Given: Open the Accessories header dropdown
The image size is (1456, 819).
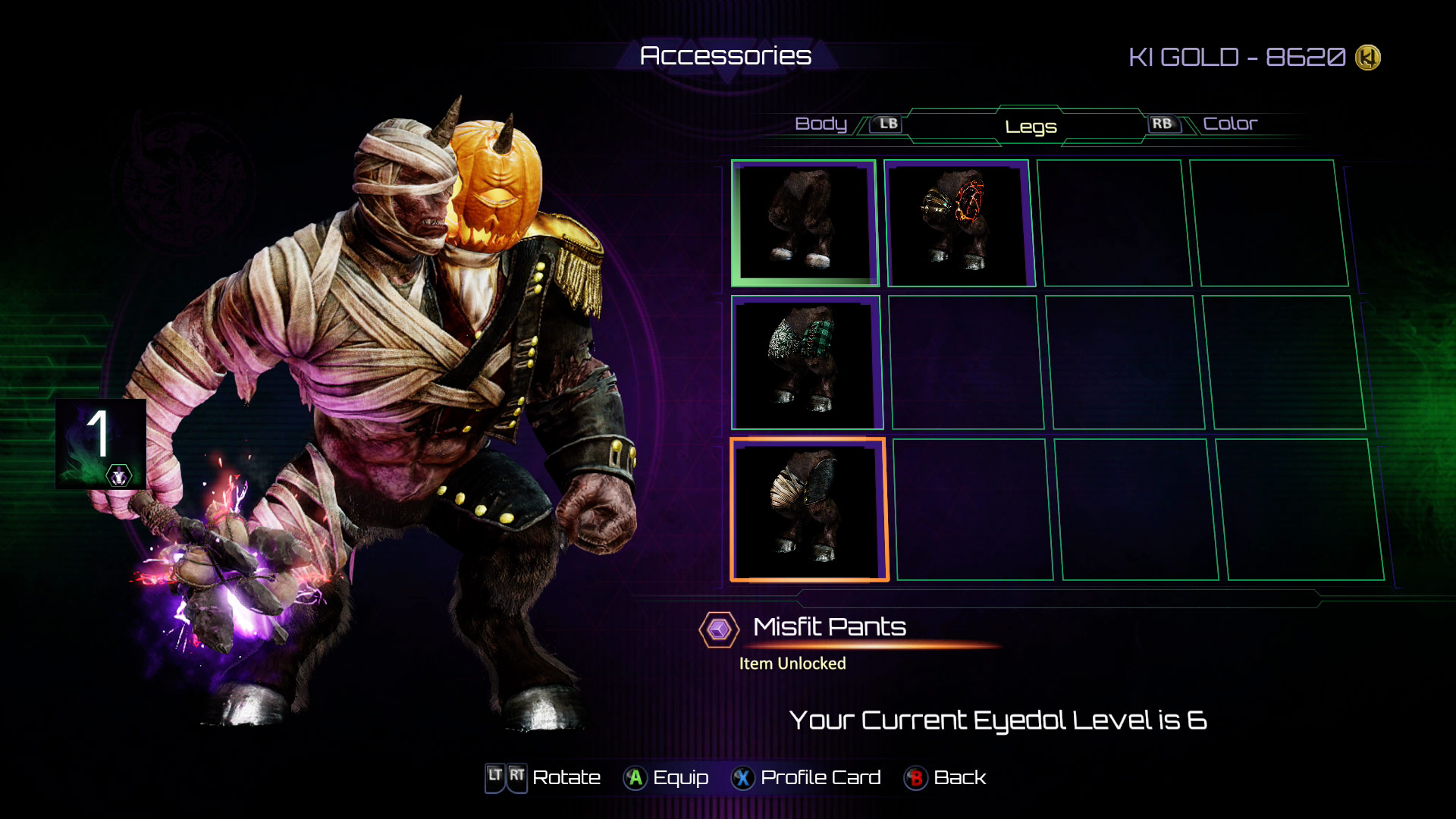Looking at the screenshot, I should coord(726,55).
